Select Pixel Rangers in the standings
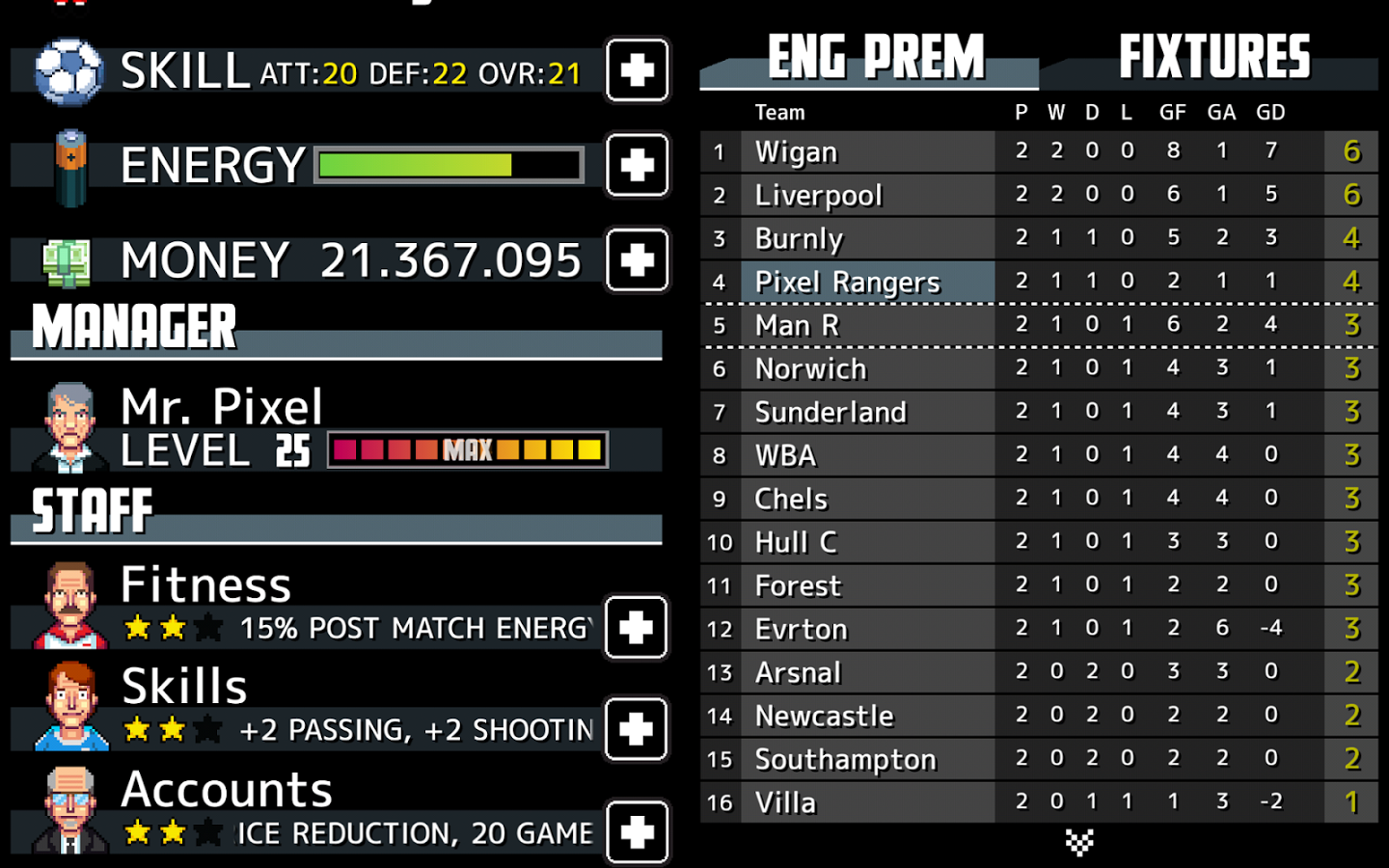 pyautogui.click(x=847, y=282)
